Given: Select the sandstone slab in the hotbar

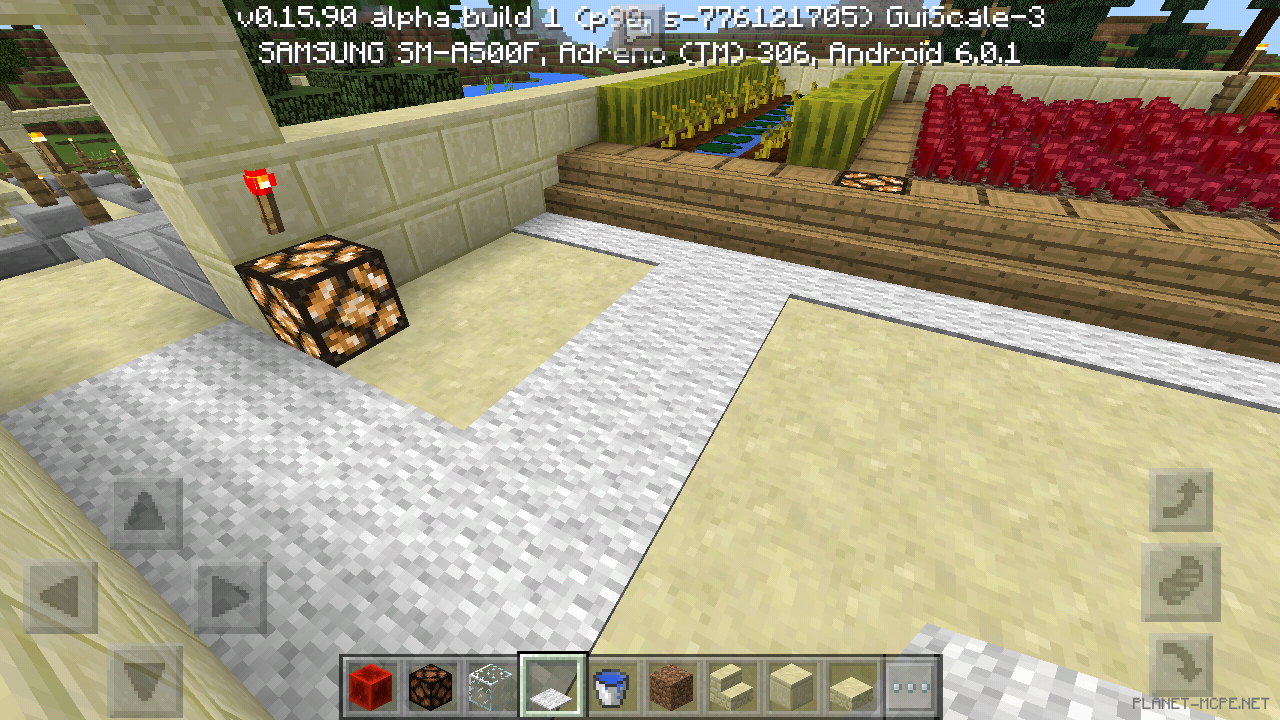Looking at the screenshot, I should 851,687.
